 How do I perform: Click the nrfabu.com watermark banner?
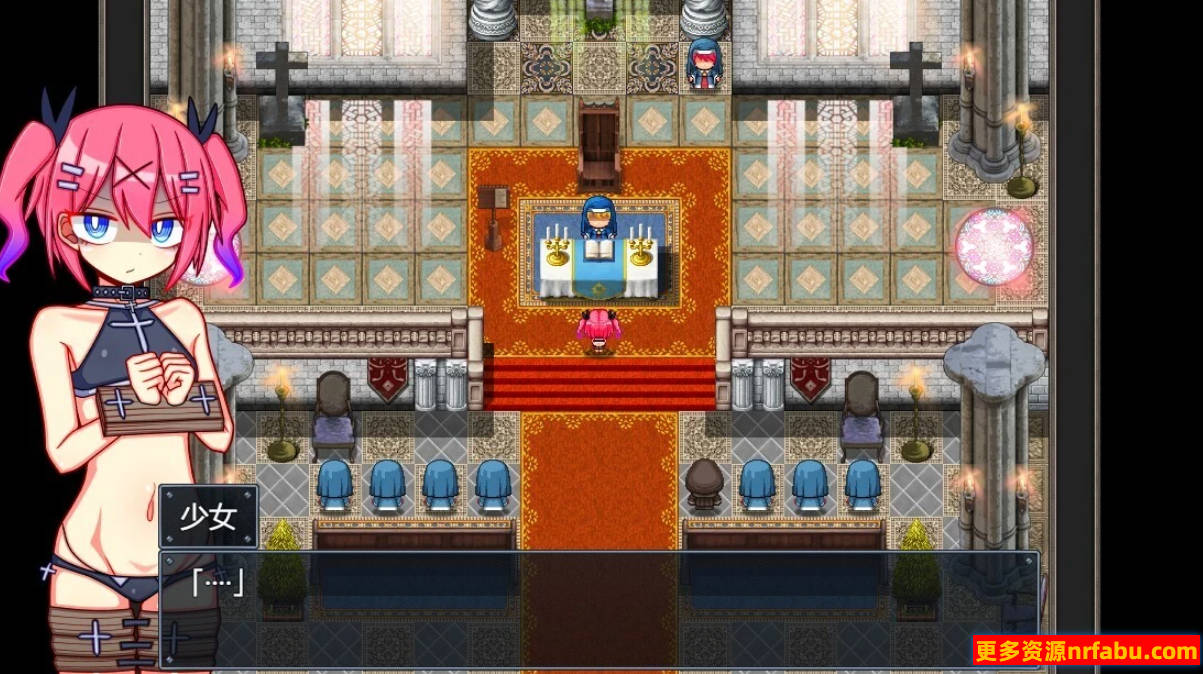[x=1085, y=652]
